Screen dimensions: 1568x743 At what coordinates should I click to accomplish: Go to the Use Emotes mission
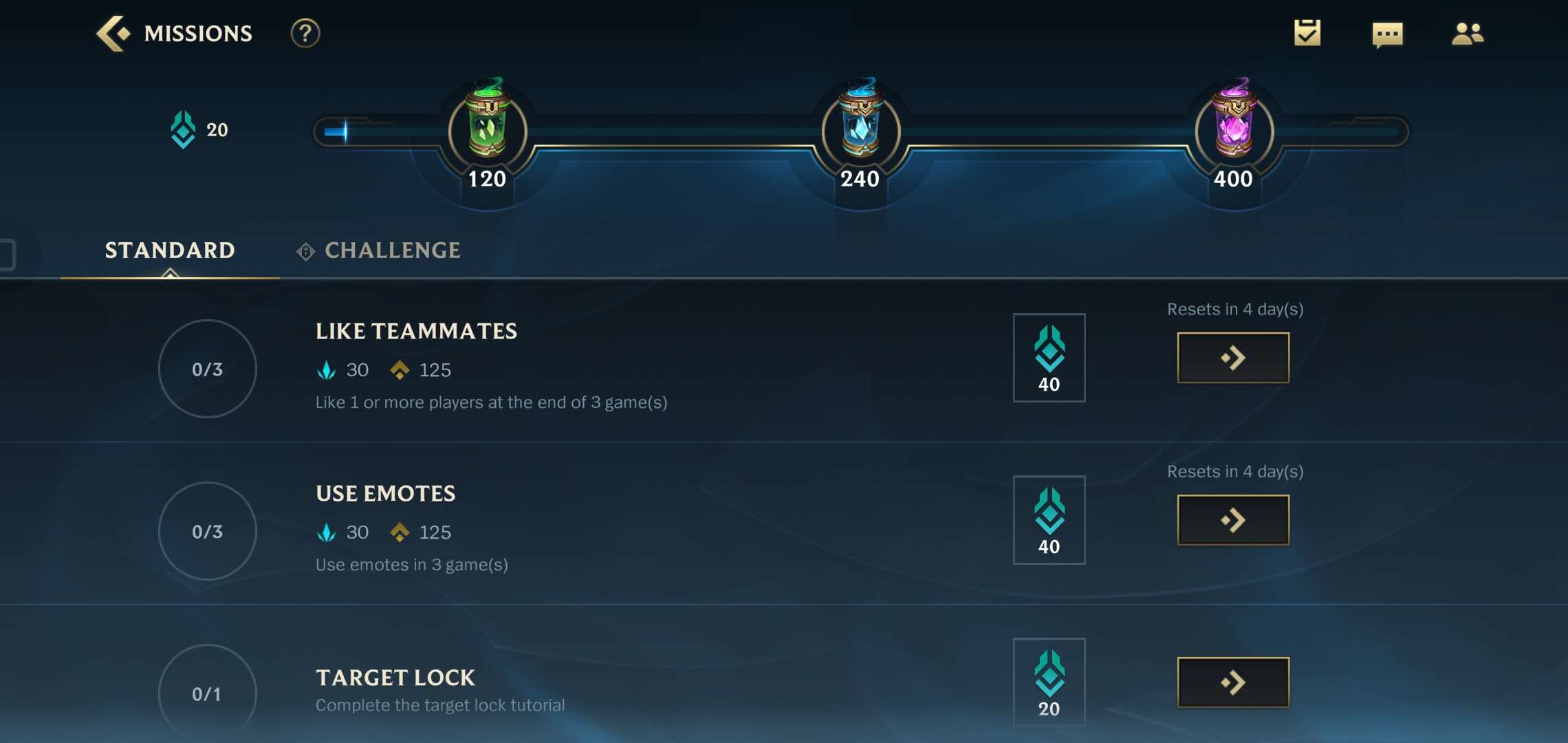1233,520
